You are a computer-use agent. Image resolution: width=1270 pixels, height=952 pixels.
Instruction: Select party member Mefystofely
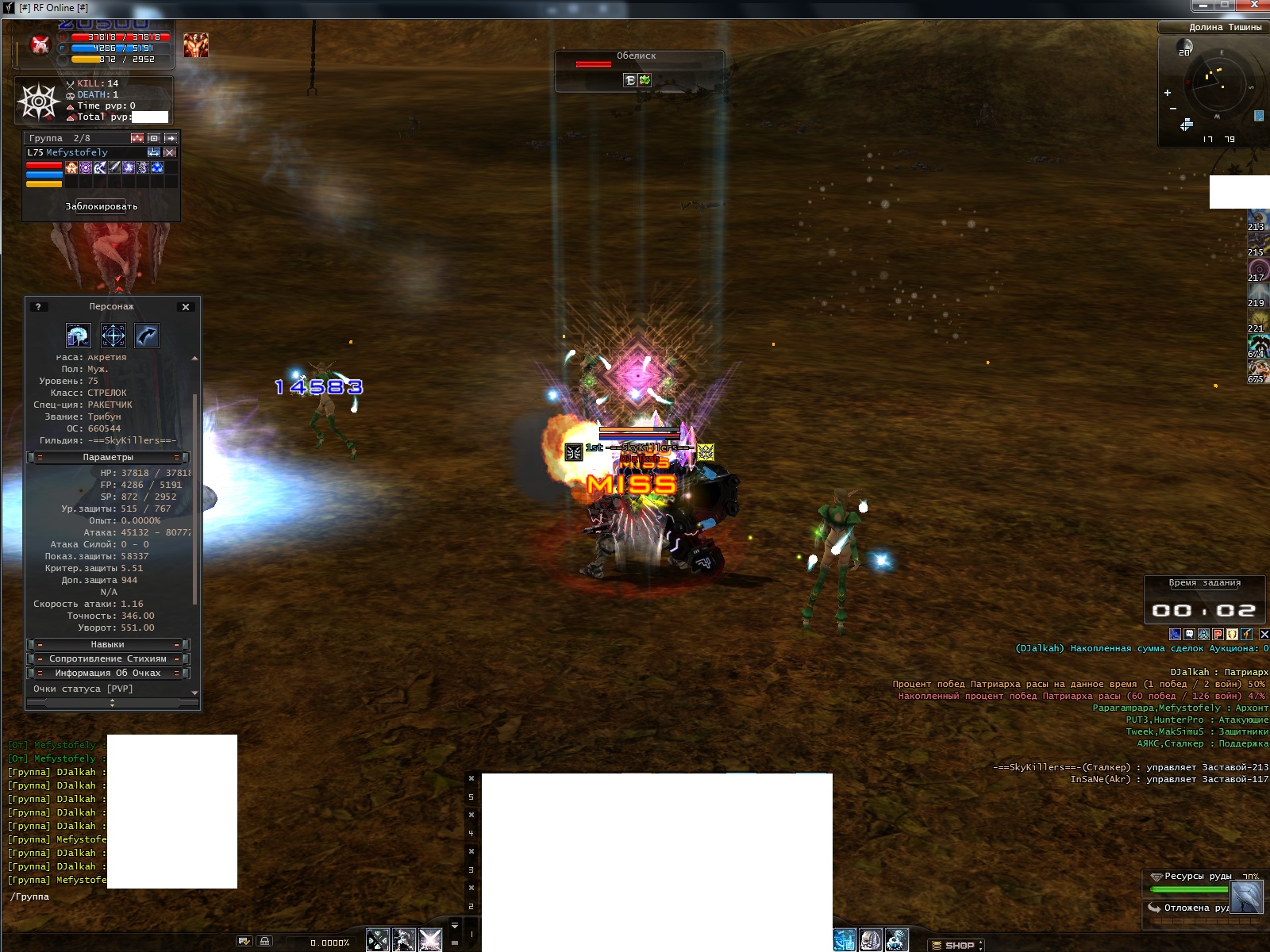click(77, 152)
